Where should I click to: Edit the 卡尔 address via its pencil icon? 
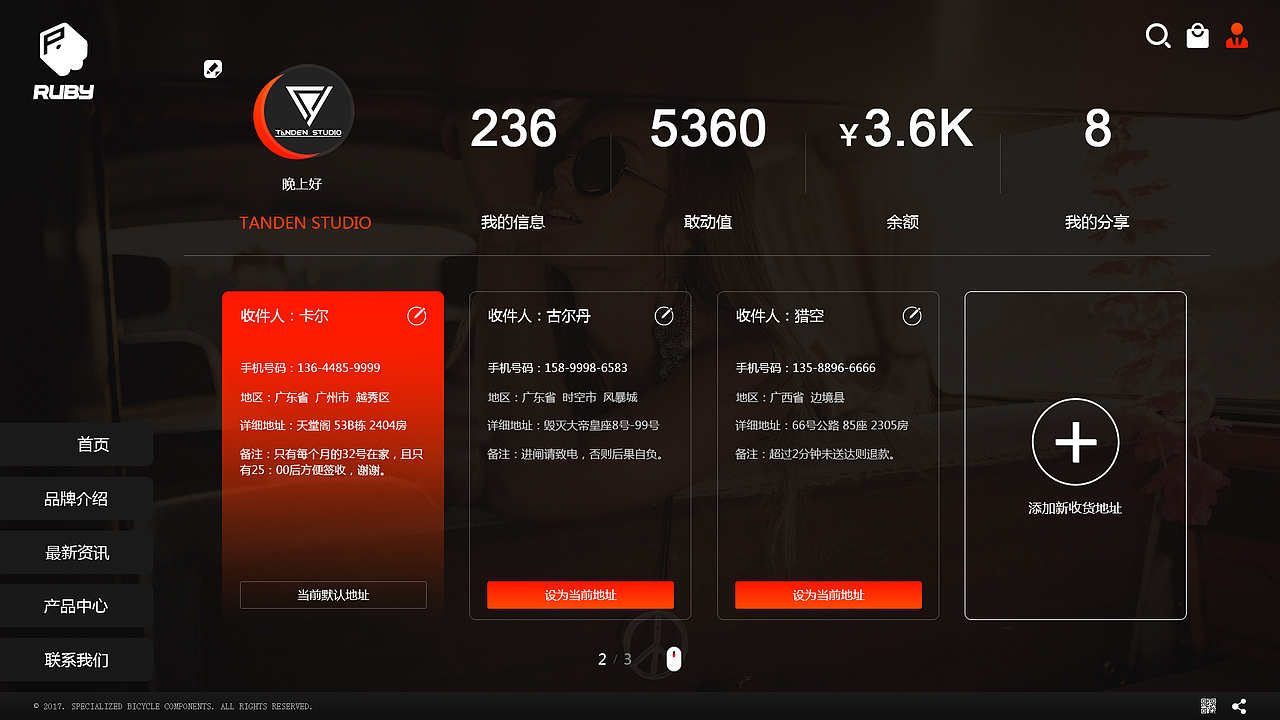[416, 315]
